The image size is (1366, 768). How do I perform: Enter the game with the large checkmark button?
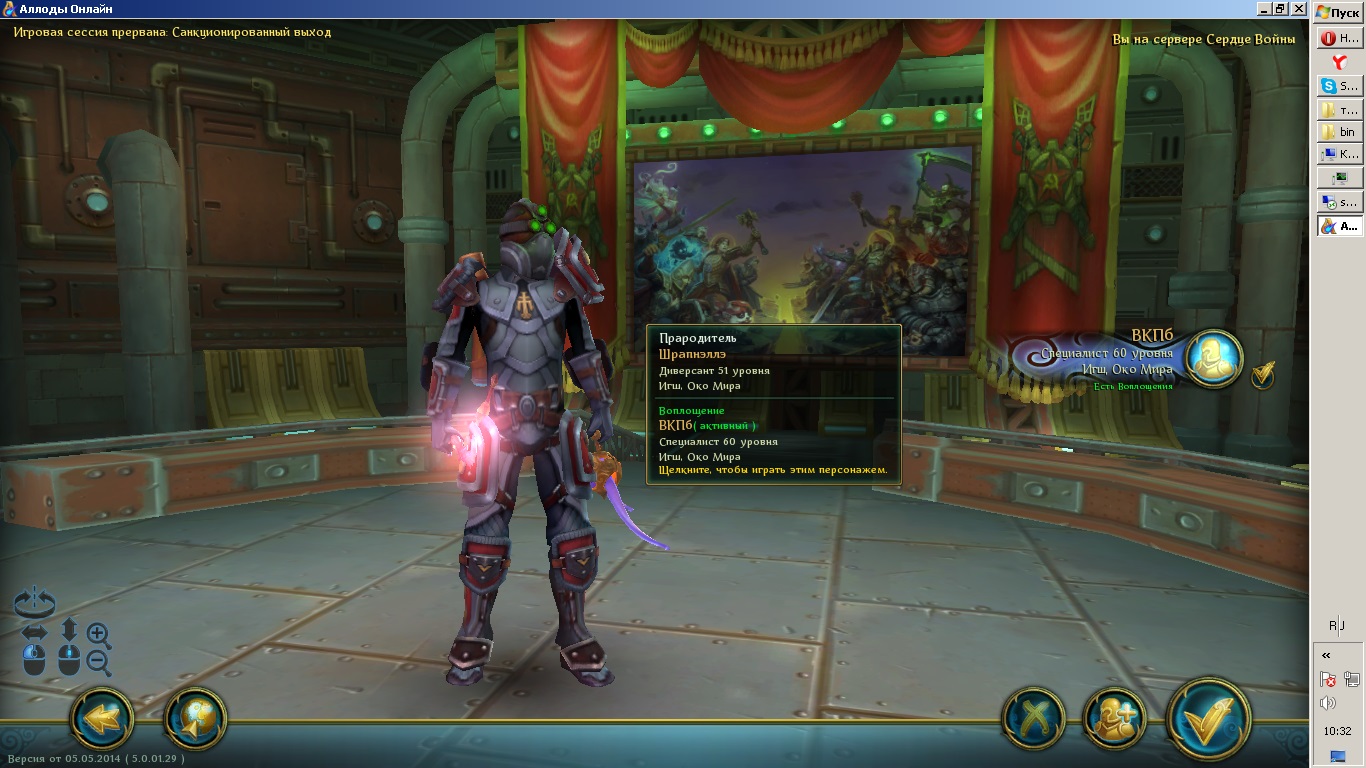click(1208, 718)
